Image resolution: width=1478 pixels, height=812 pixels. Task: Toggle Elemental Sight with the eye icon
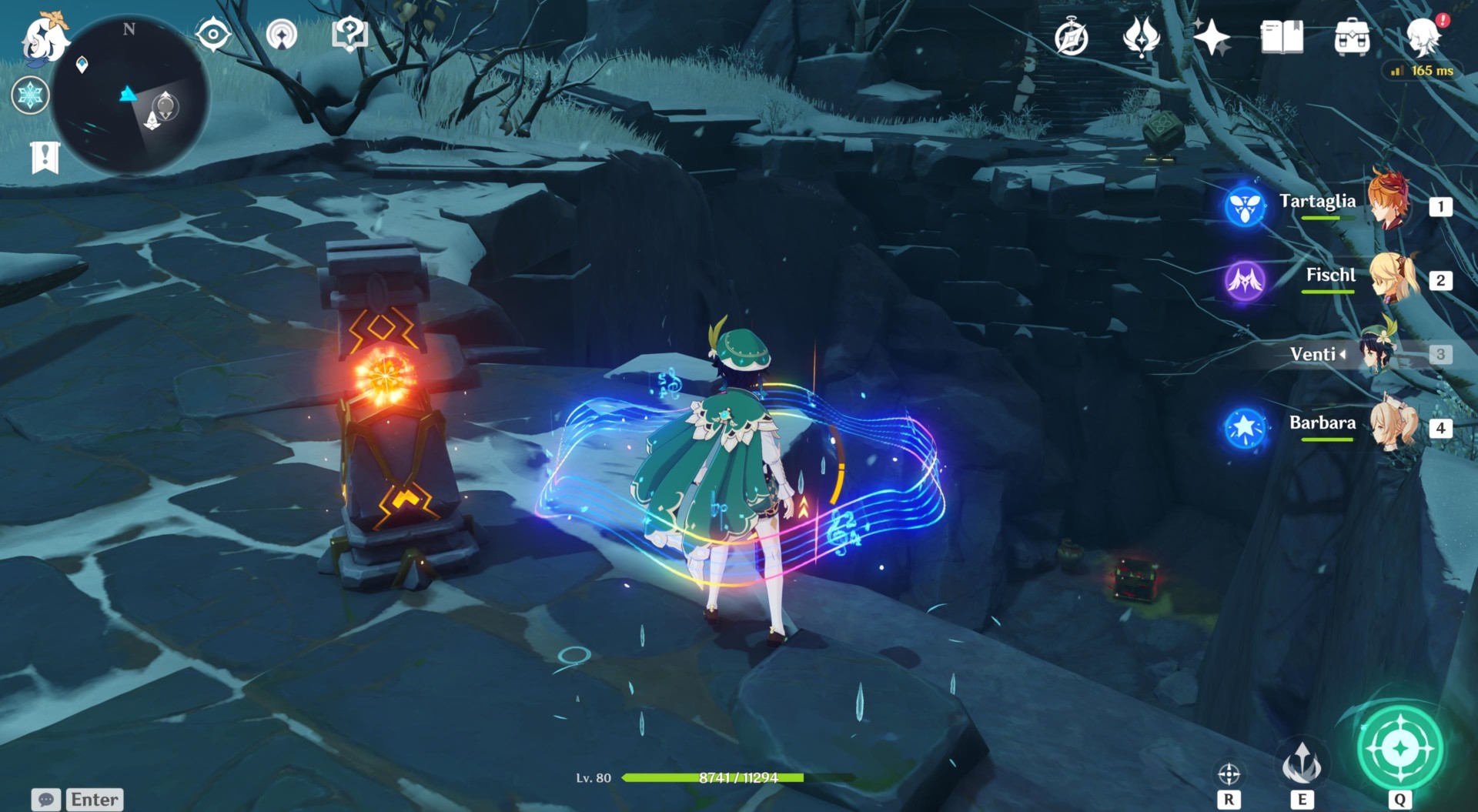213,34
